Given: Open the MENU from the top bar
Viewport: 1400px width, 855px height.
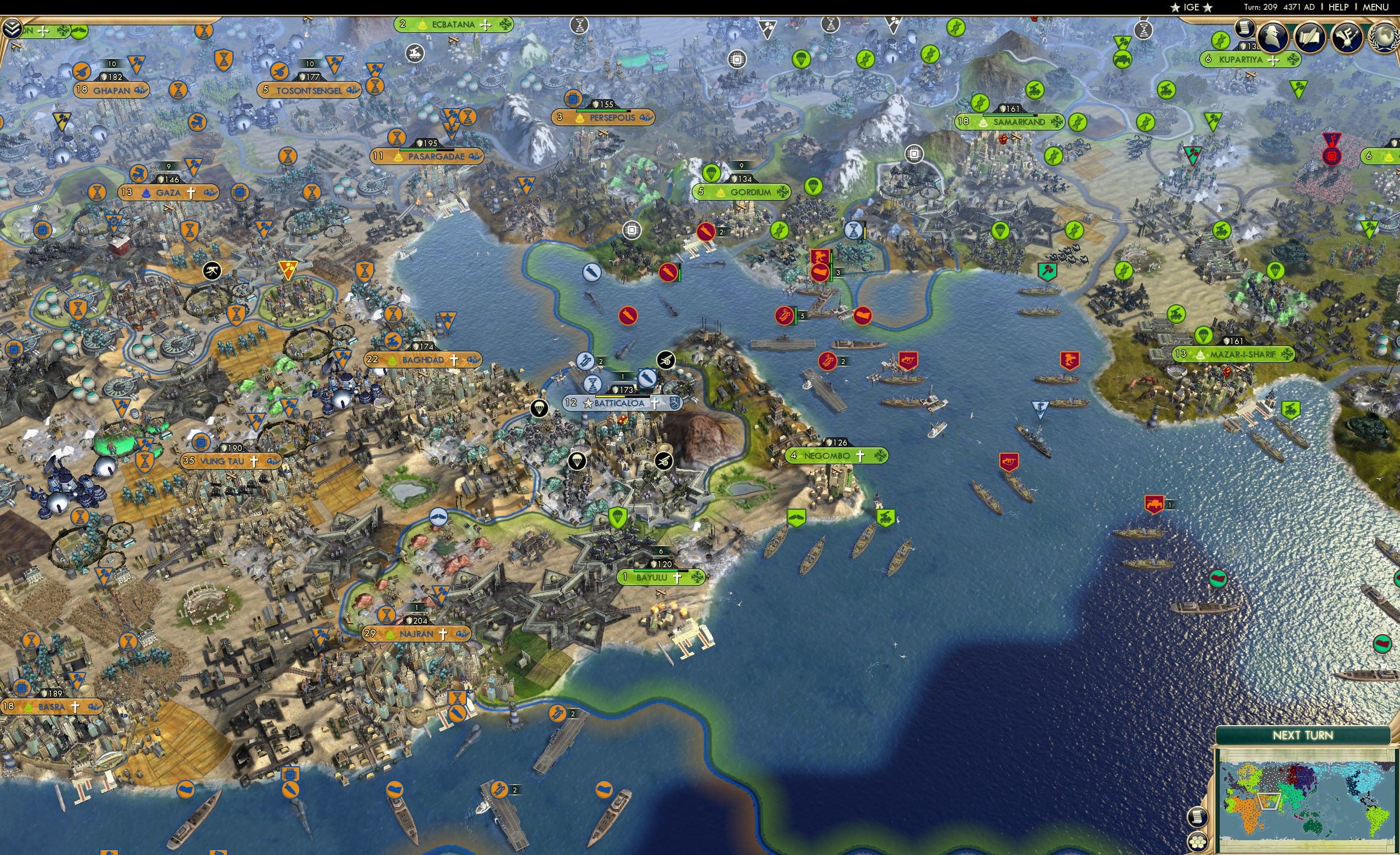Looking at the screenshot, I should pyautogui.click(x=1376, y=7).
